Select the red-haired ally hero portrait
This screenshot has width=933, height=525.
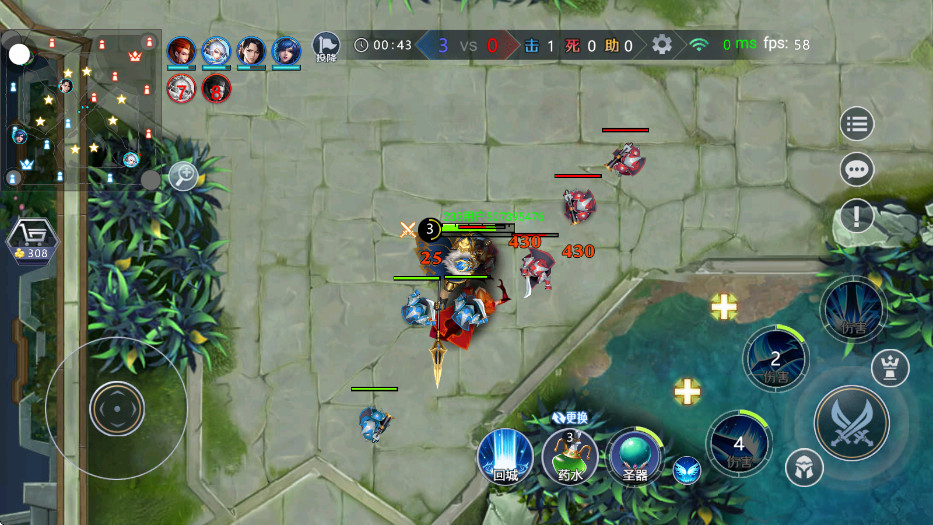click(181, 50)
